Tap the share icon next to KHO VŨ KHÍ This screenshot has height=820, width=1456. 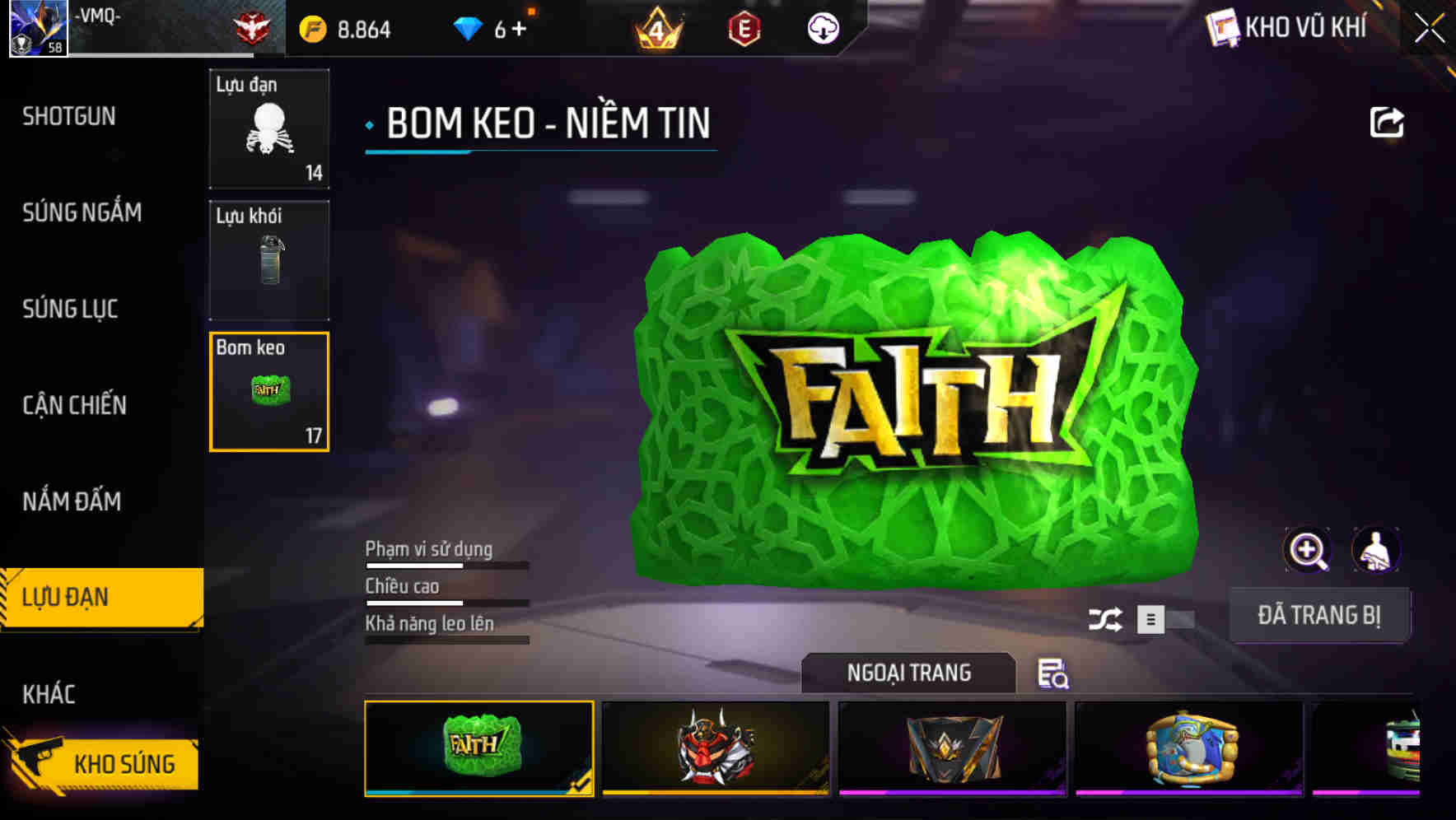coord(1388,121)
